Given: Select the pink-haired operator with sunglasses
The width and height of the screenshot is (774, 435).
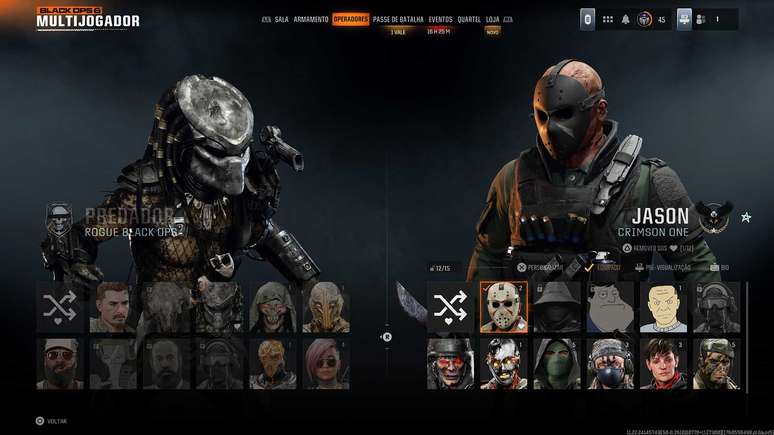Looking at the screenshot, I should (325, 362).
